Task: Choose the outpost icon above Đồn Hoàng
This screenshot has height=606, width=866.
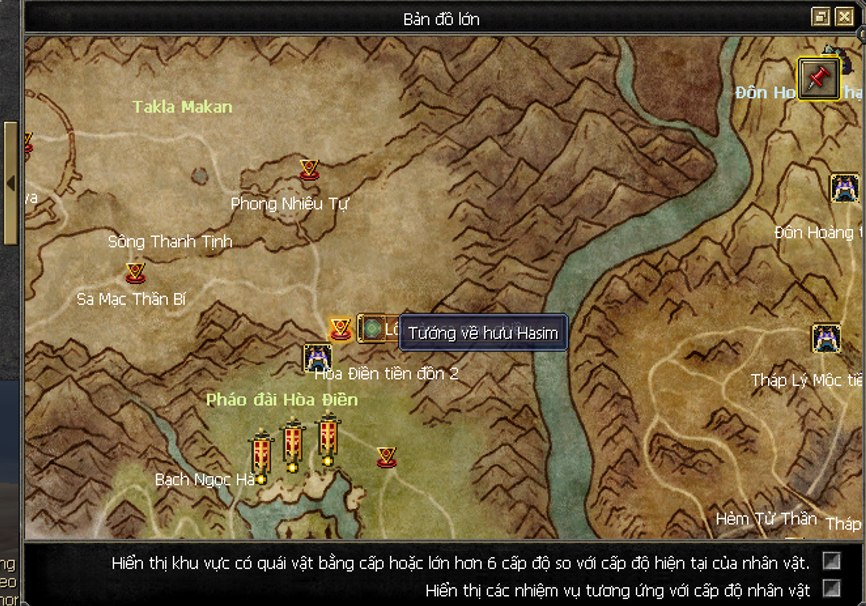Action: click(x=845, y=188)
